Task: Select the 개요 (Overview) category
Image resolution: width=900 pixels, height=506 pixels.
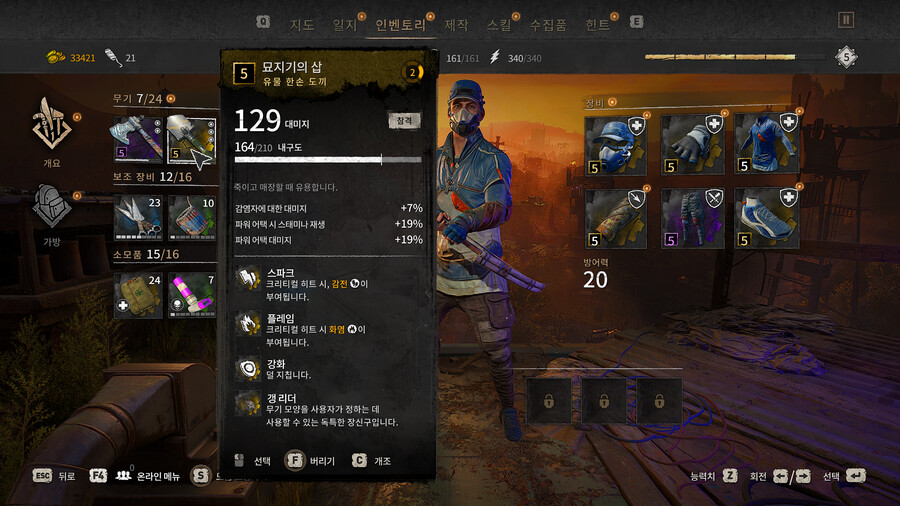Action: tap(50, 127)
